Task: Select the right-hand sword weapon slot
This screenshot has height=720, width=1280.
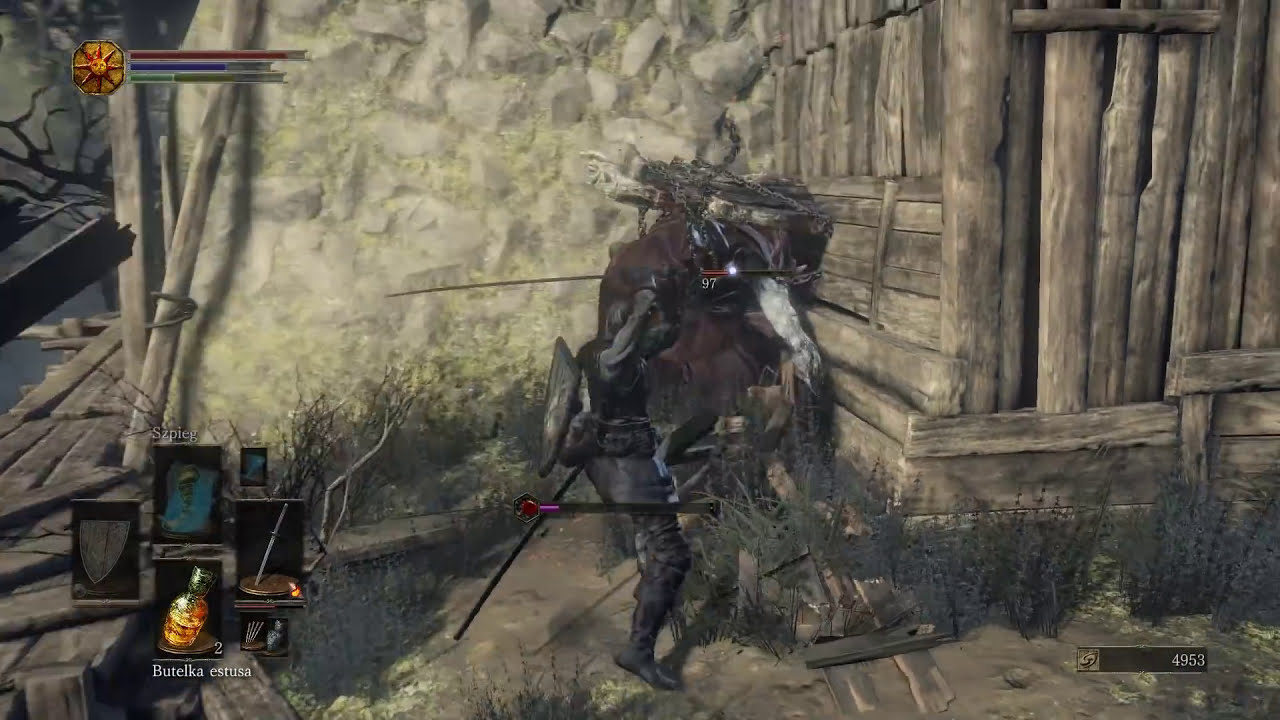Action: tap(270, 550)
